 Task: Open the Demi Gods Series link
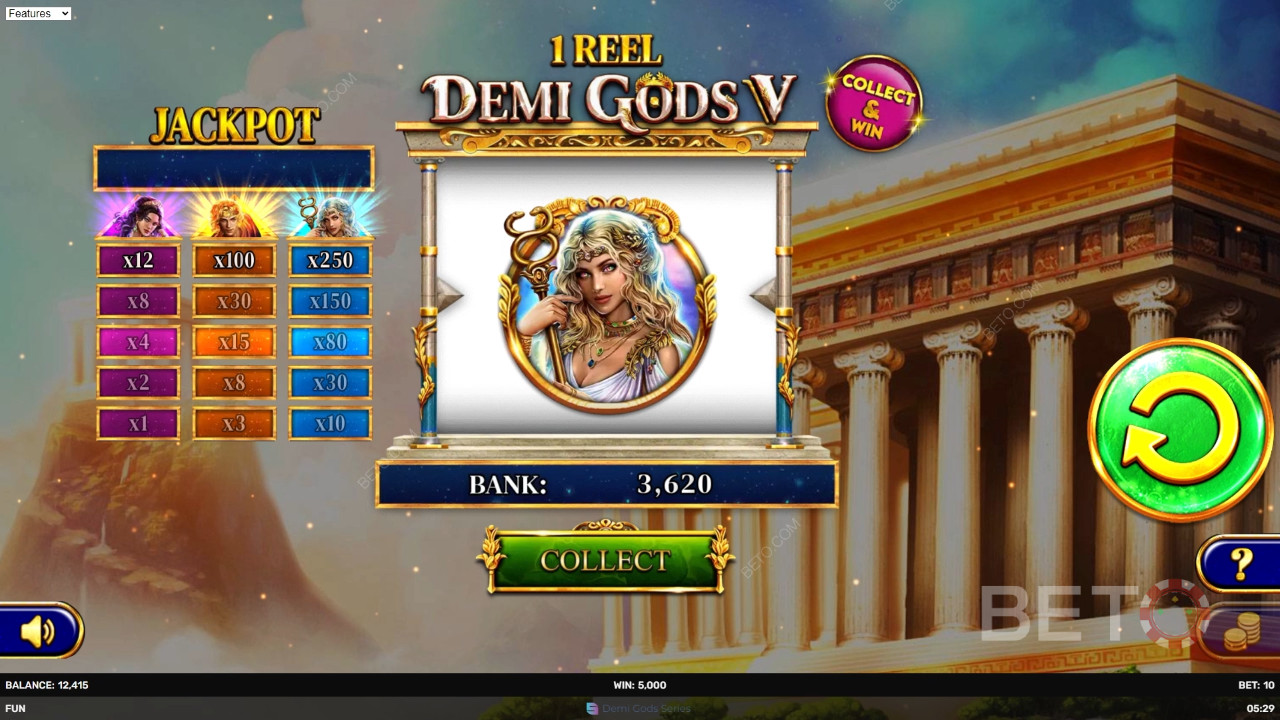click(638, 708)
